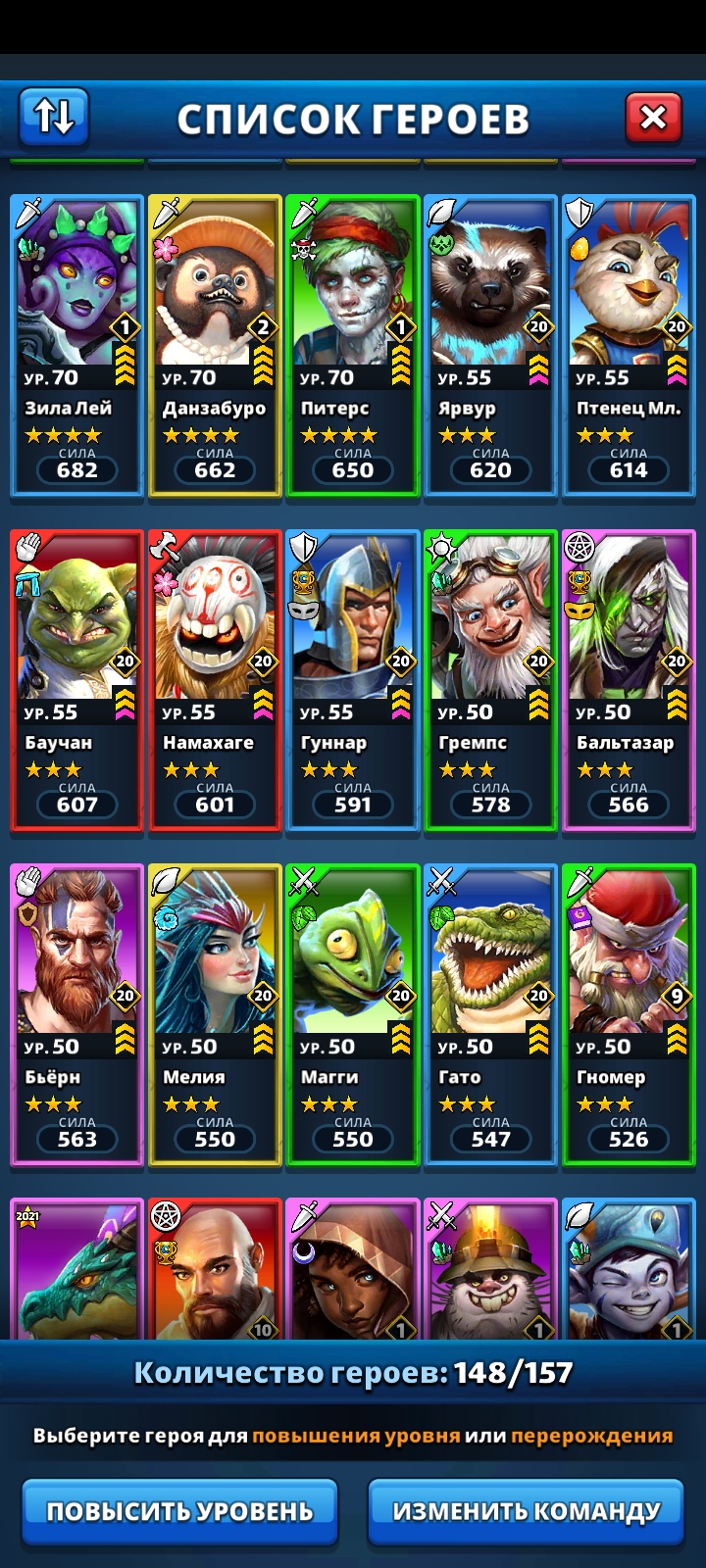Viewport: 706px width, 1568px height.
Task: Choose the Баучан hero card
Action: pyautogui.click(x=76, y=680)
